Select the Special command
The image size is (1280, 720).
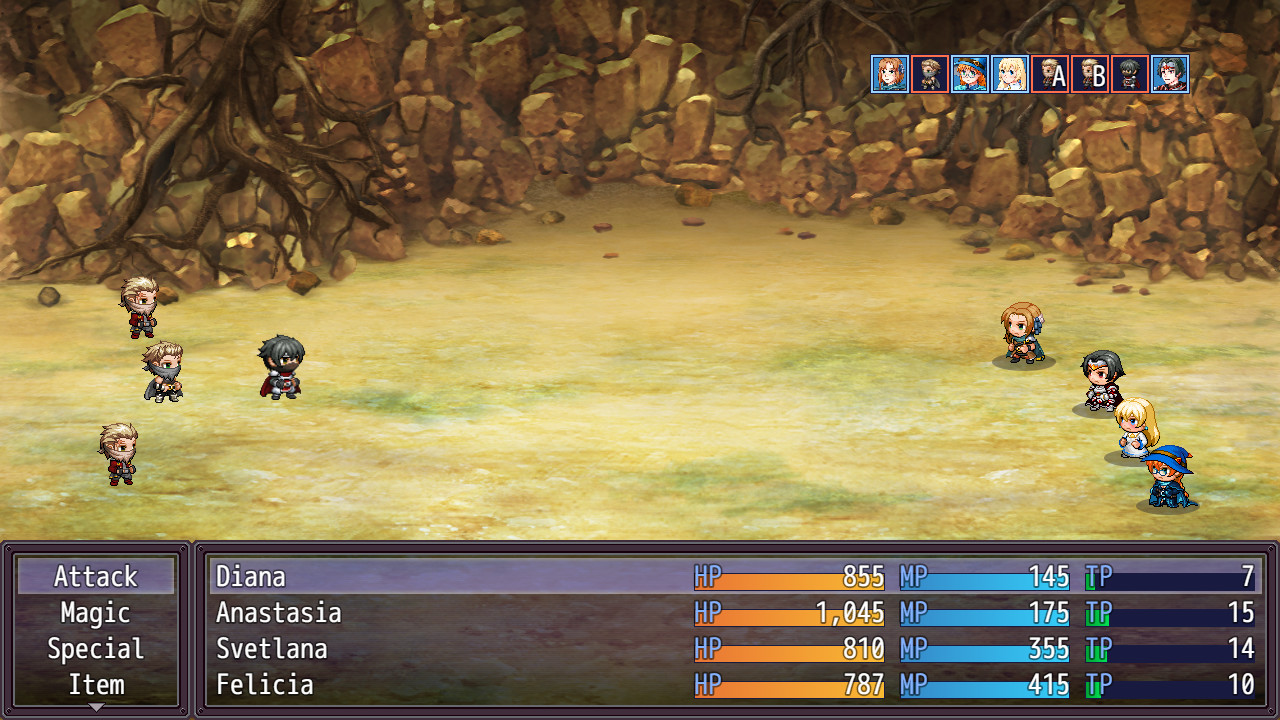95,648
